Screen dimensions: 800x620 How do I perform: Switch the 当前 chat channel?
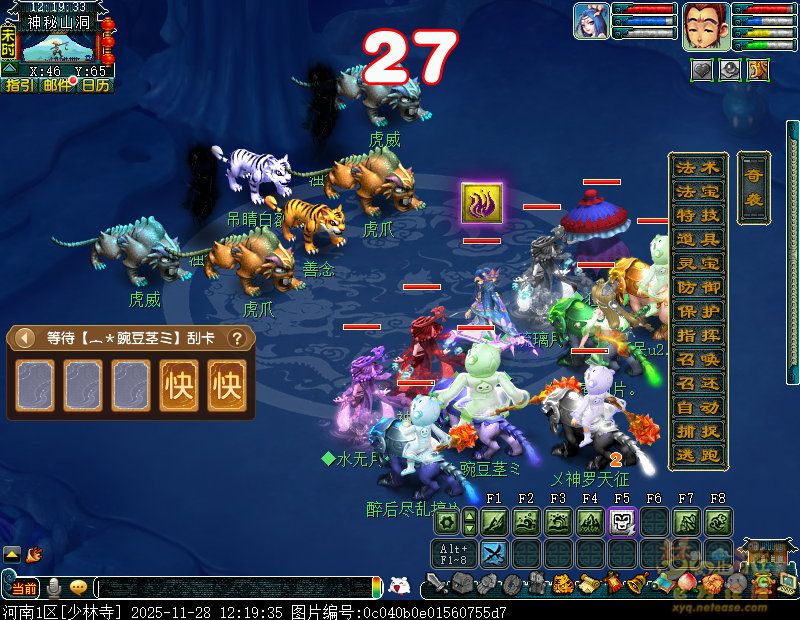click(24, 588)
